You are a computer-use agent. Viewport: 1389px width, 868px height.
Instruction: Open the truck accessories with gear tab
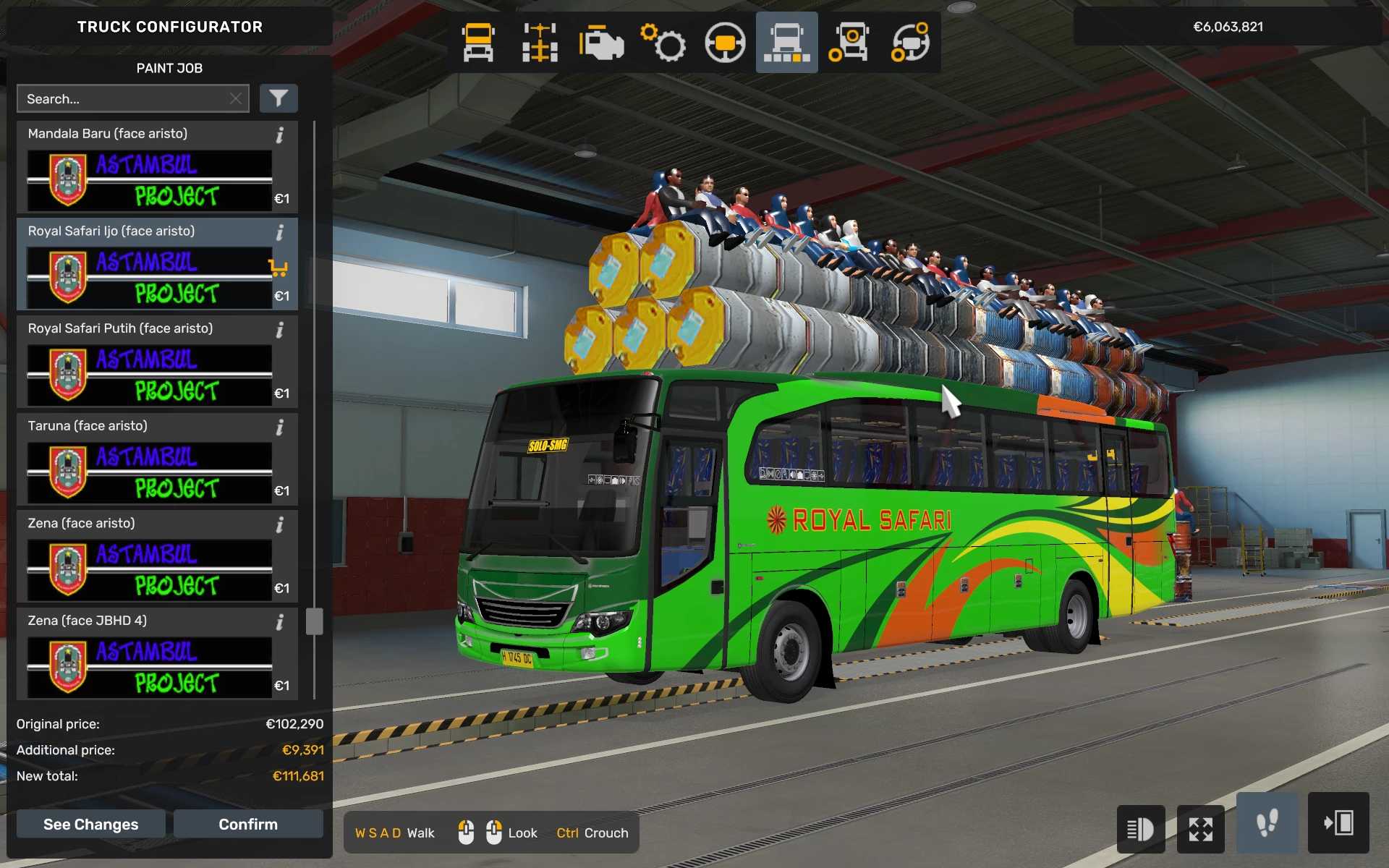849,43
